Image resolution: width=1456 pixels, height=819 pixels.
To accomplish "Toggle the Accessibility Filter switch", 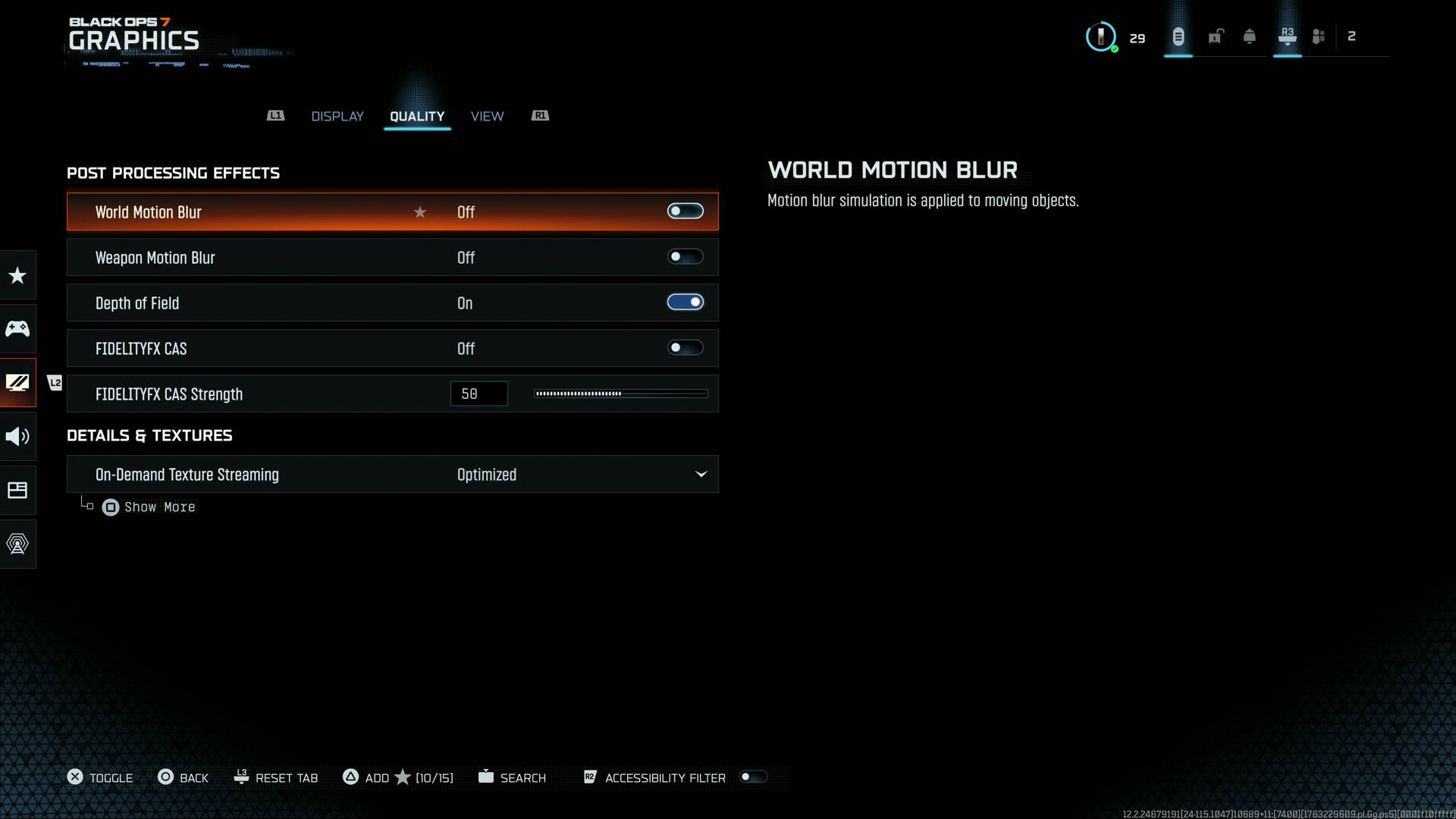I will pos(754,777).
